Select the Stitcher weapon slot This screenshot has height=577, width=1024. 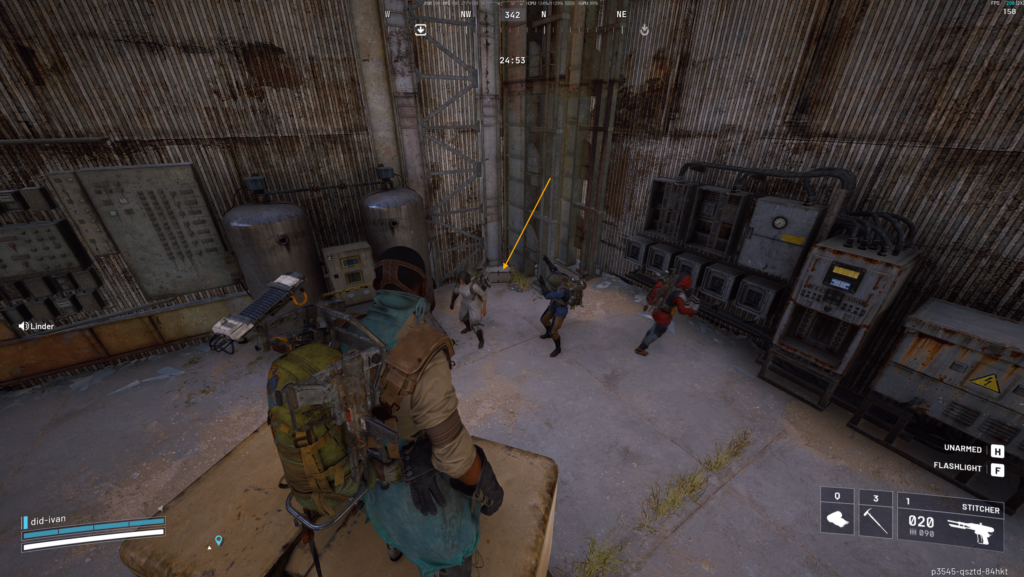point(950,520)
